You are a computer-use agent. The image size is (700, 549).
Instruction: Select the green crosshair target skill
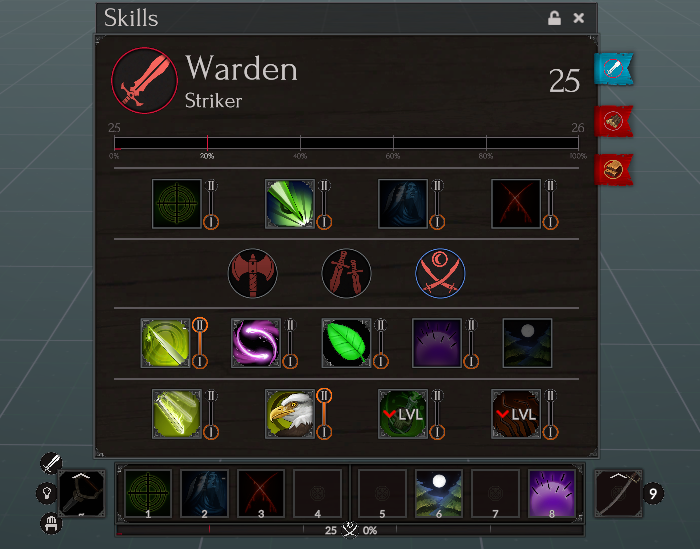[x=177, y=204]
